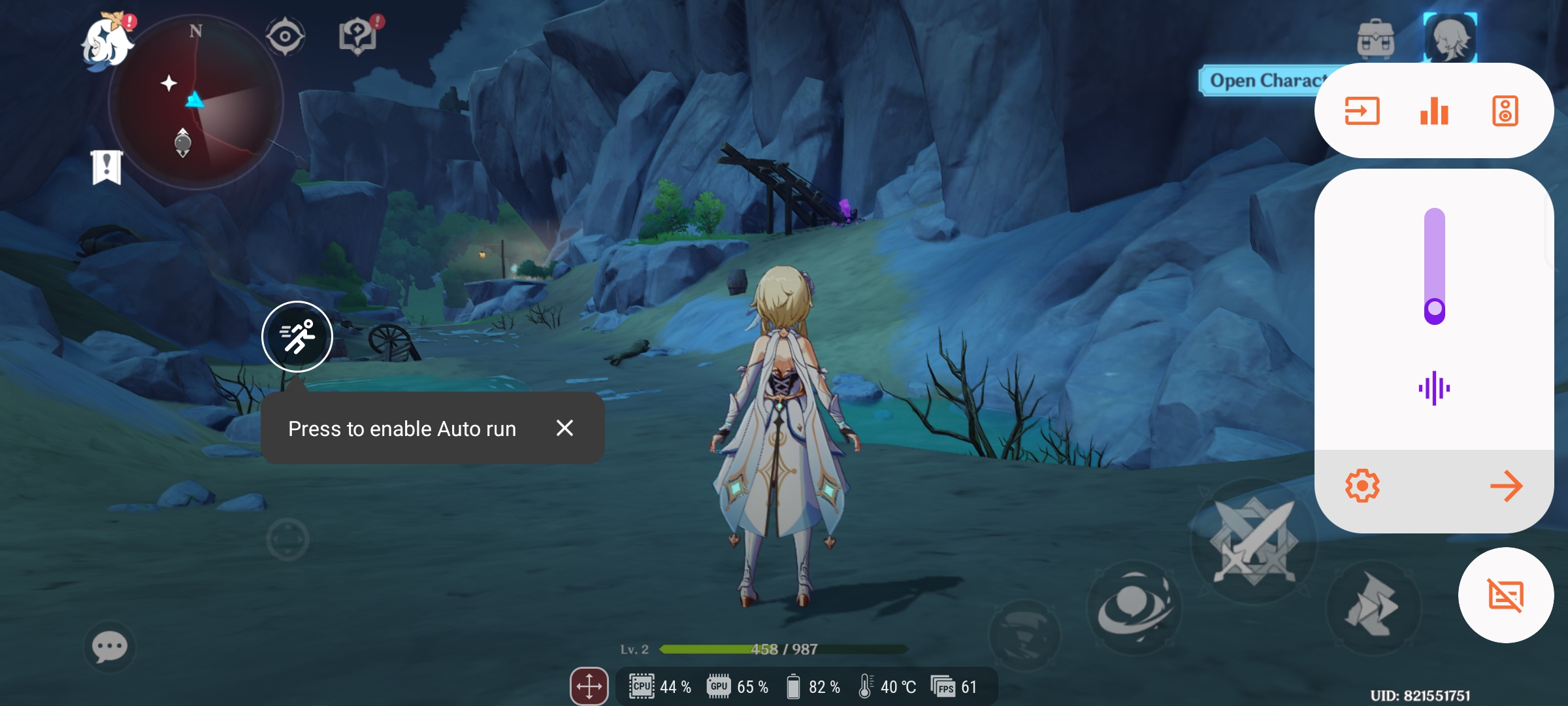This screenshot has width=1568, height=706.
Task: Open the character screen portrait
Action: click(x=1450, y=38)
